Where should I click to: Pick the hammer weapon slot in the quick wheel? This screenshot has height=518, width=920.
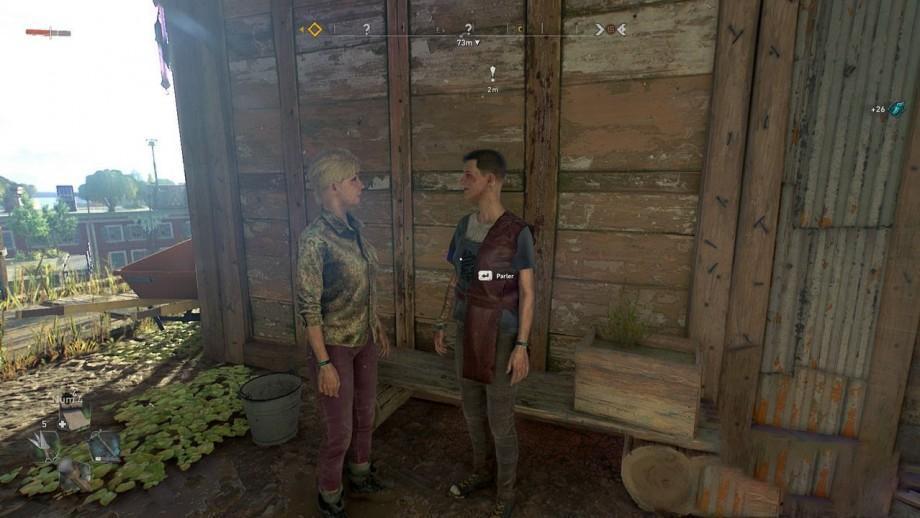tap(72, 474)
